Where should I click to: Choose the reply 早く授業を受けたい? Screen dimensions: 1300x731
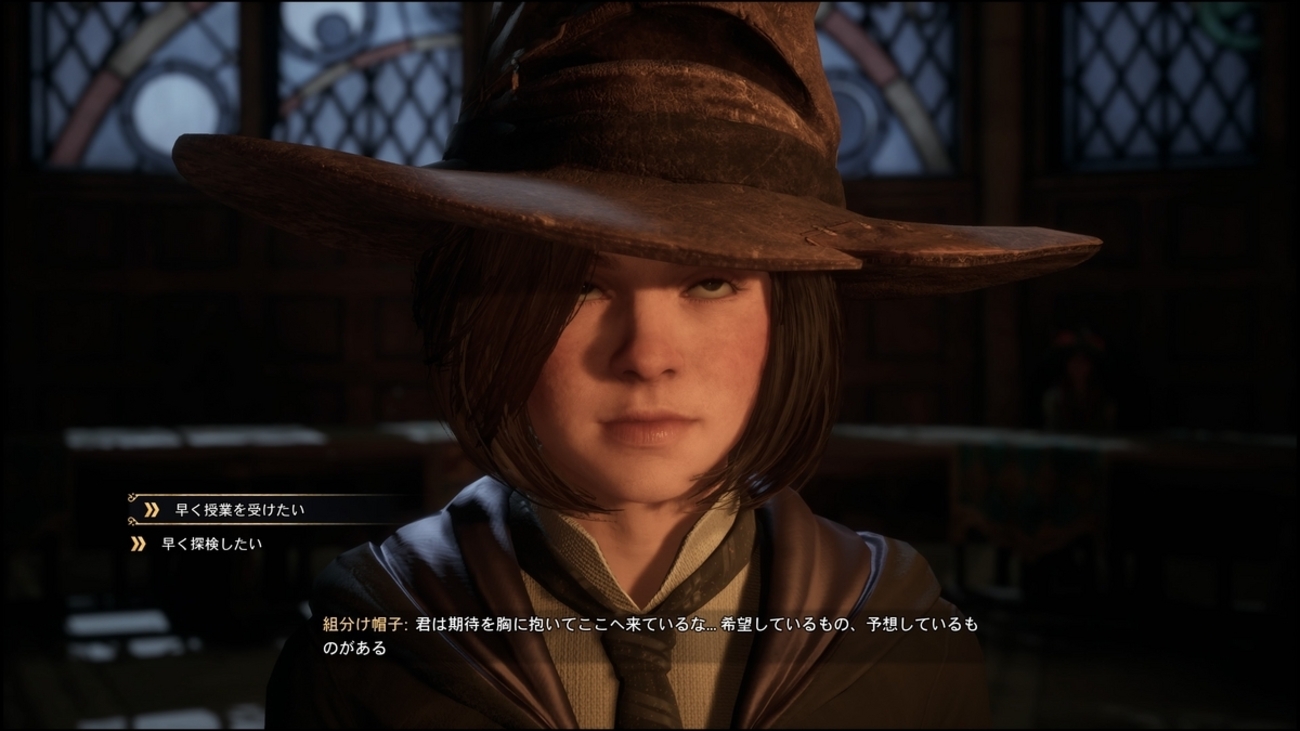239,510
